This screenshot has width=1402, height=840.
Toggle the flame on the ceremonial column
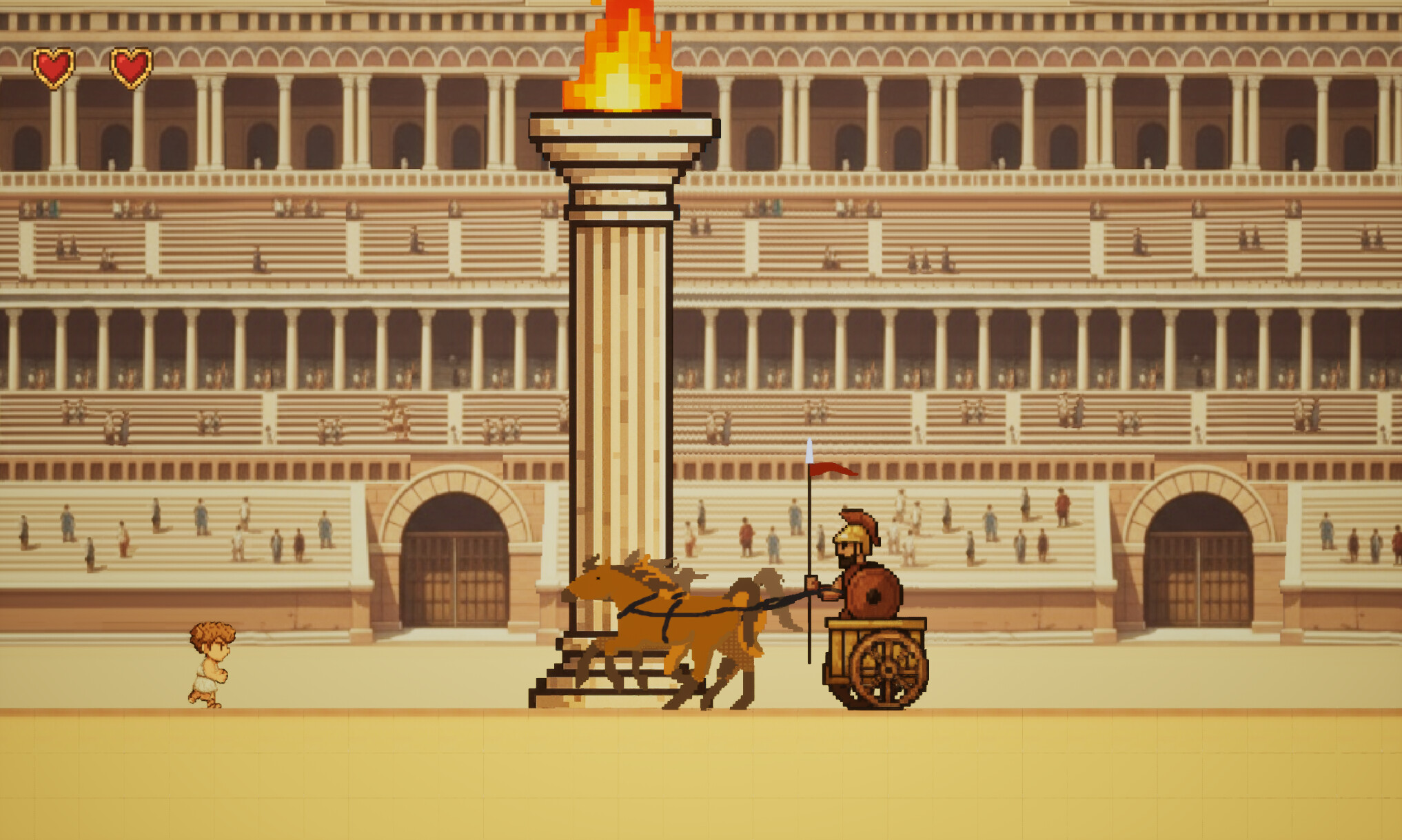(624, 62)
